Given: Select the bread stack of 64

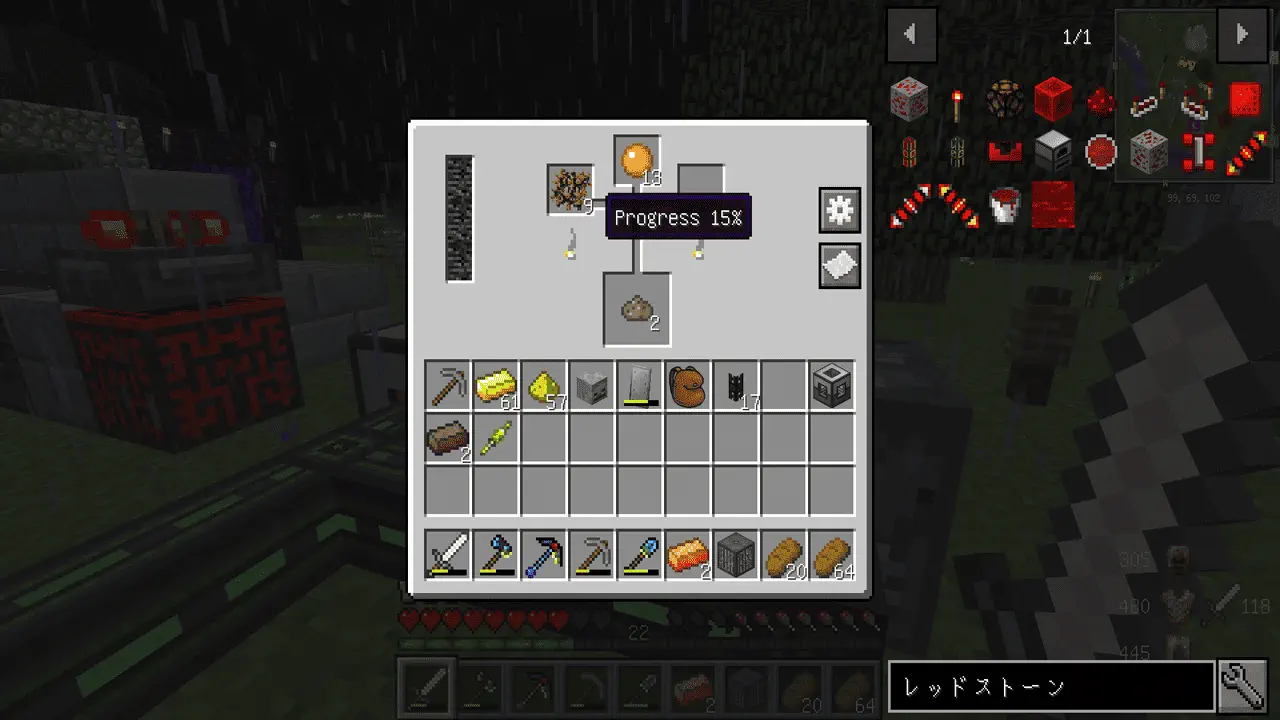Looking at the screenshot, I should pos(832,555).
